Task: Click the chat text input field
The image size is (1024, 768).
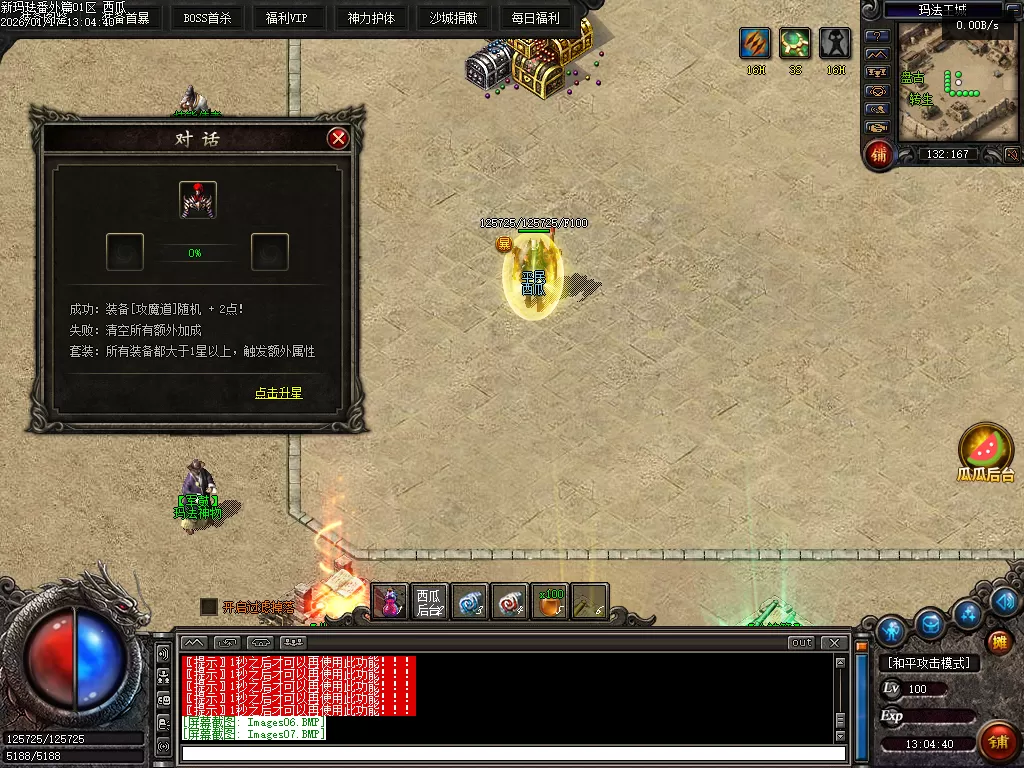Action: click(x=512, y=753)
